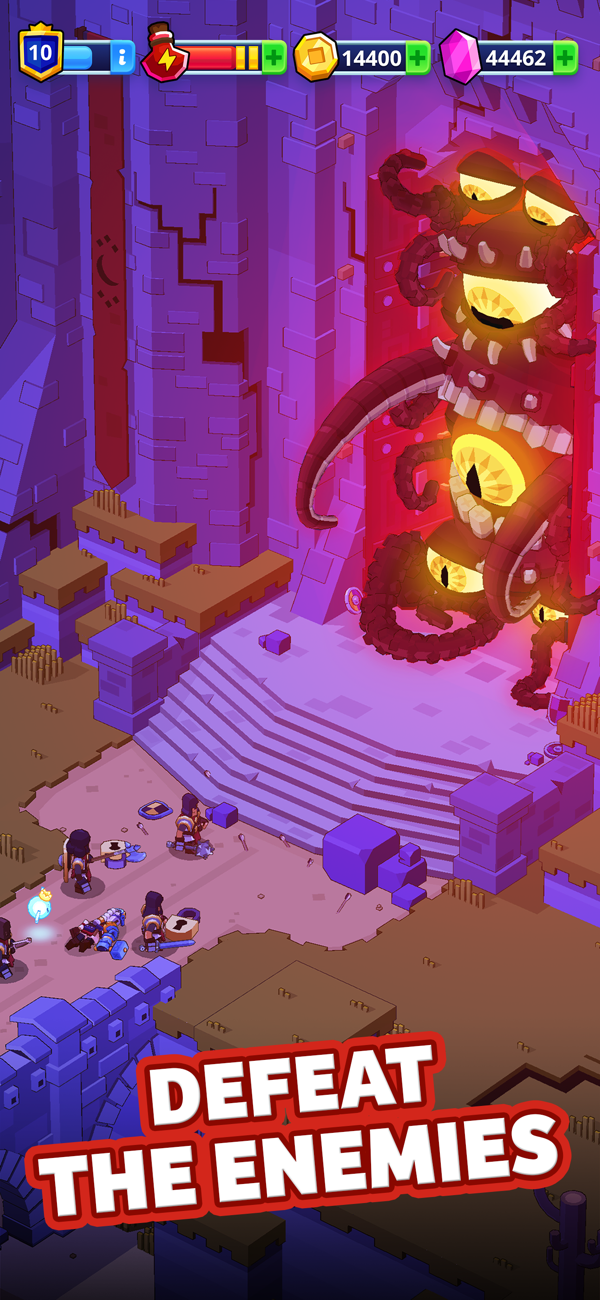Select the level 10 shield badge
The width and height of the screenshot is (600, 1300).
click(x=40, y=54)
